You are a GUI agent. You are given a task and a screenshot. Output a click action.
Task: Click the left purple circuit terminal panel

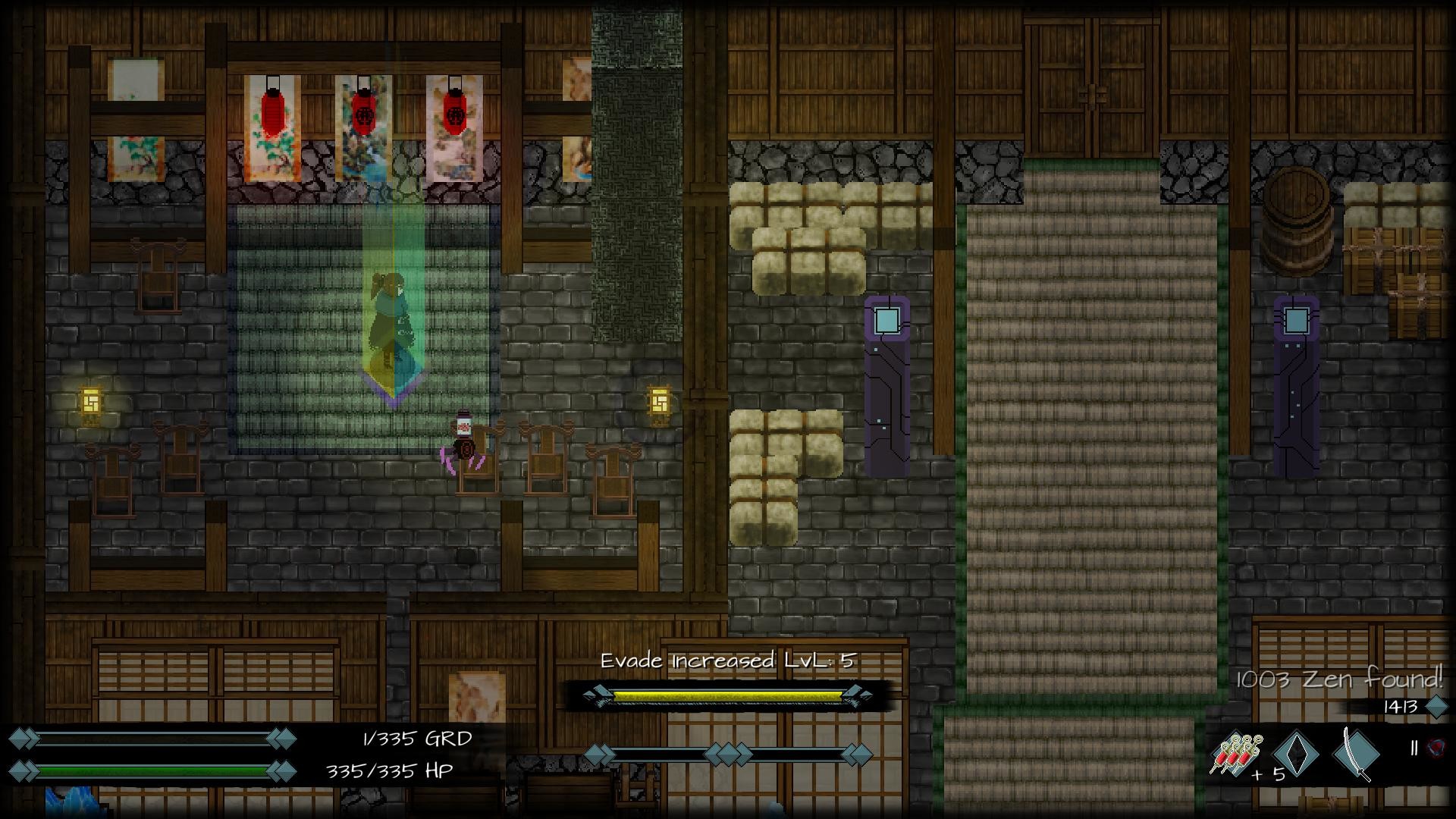886,379
